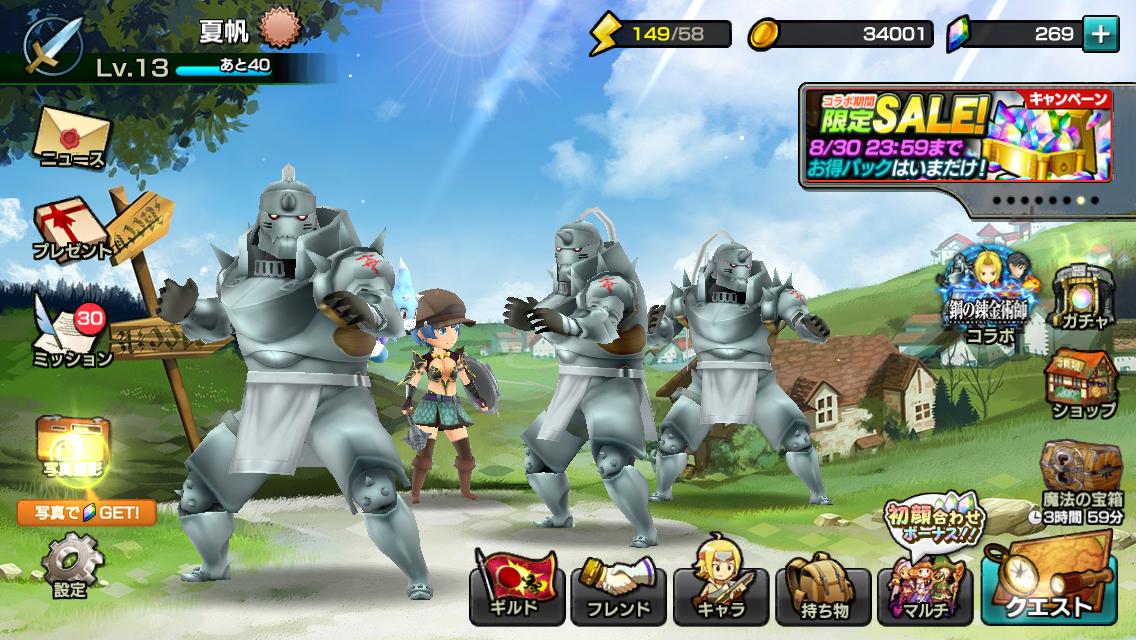Open the プレゼント gift box
Viewport: 1136px width, 640px height.
tap(72, 229)
